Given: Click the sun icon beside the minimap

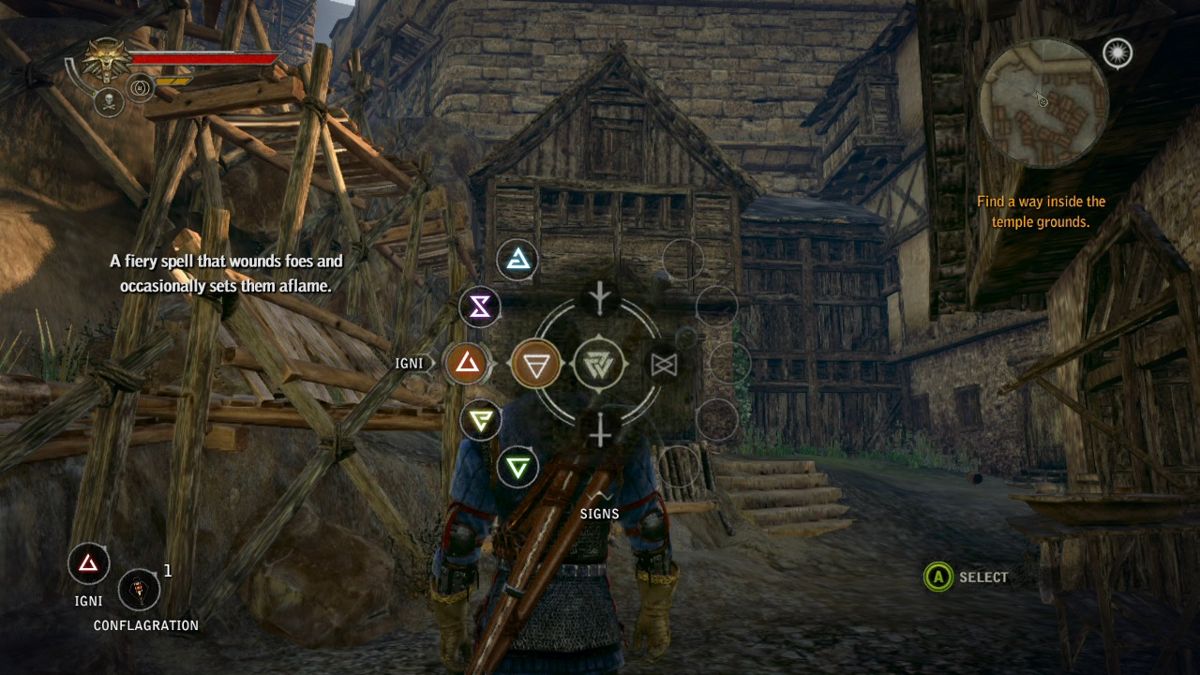Looking at the screenshot, I should click(1117, 53).
